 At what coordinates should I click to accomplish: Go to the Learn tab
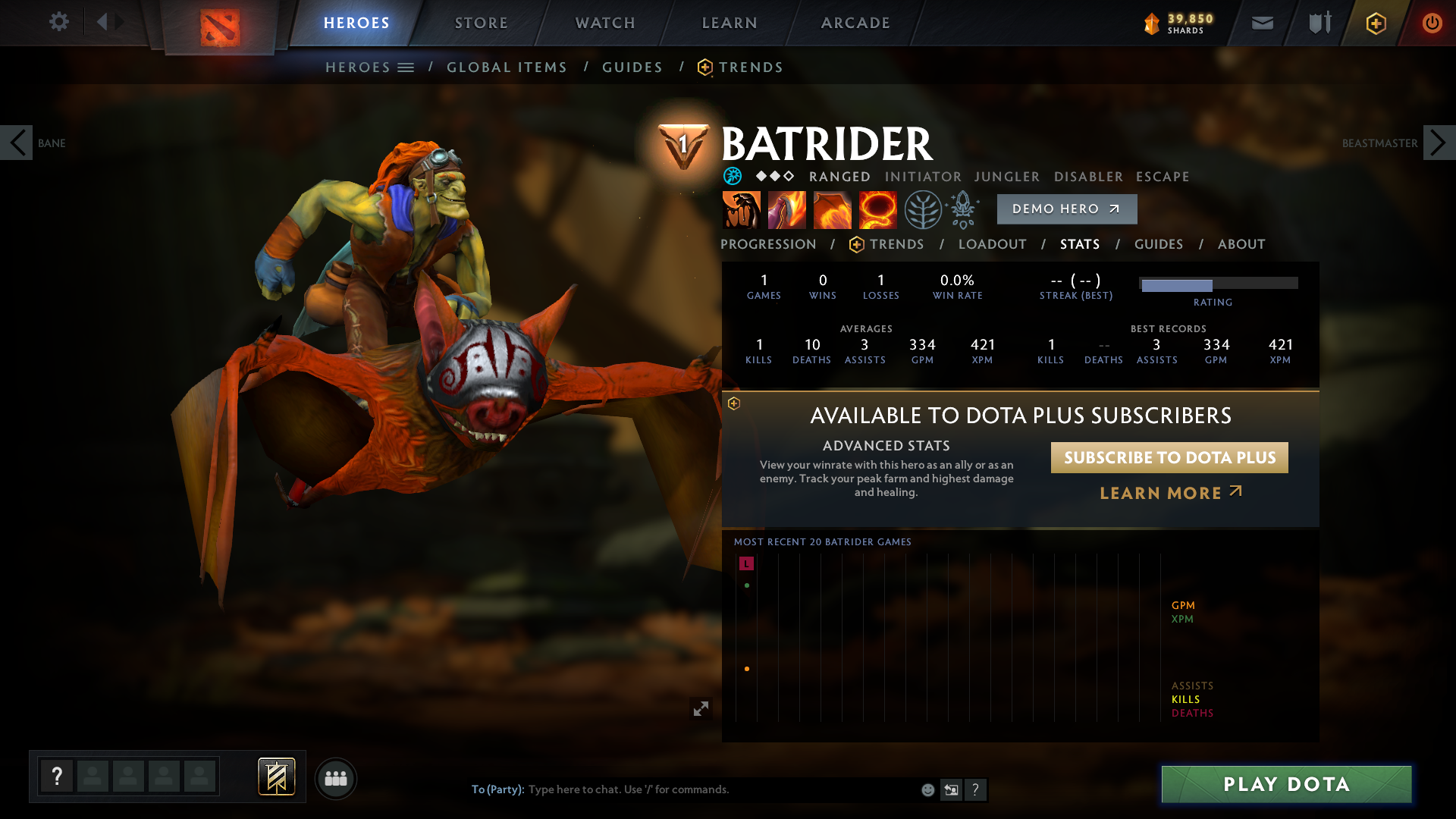[730, 23]
